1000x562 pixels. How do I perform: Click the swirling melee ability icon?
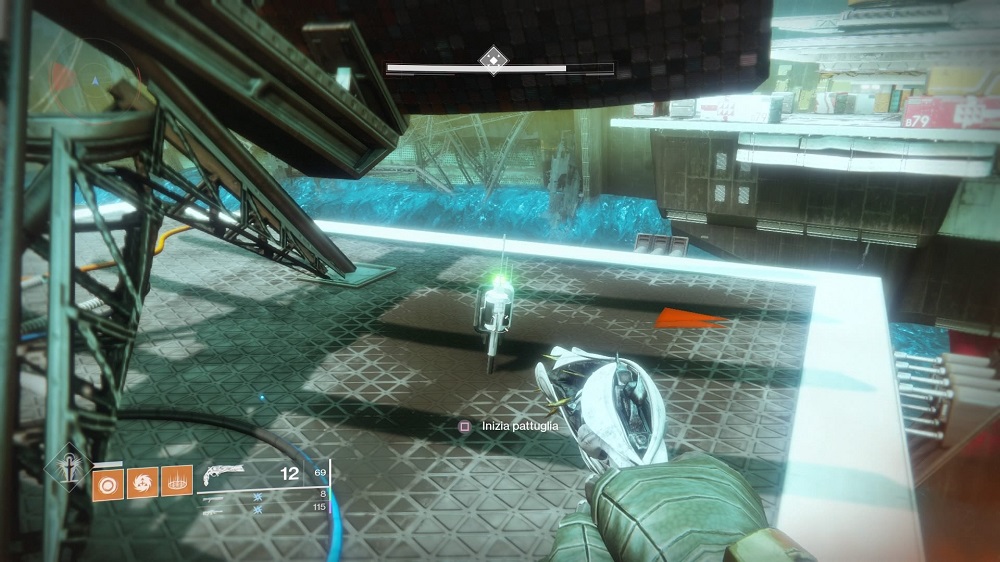[143, 482]
